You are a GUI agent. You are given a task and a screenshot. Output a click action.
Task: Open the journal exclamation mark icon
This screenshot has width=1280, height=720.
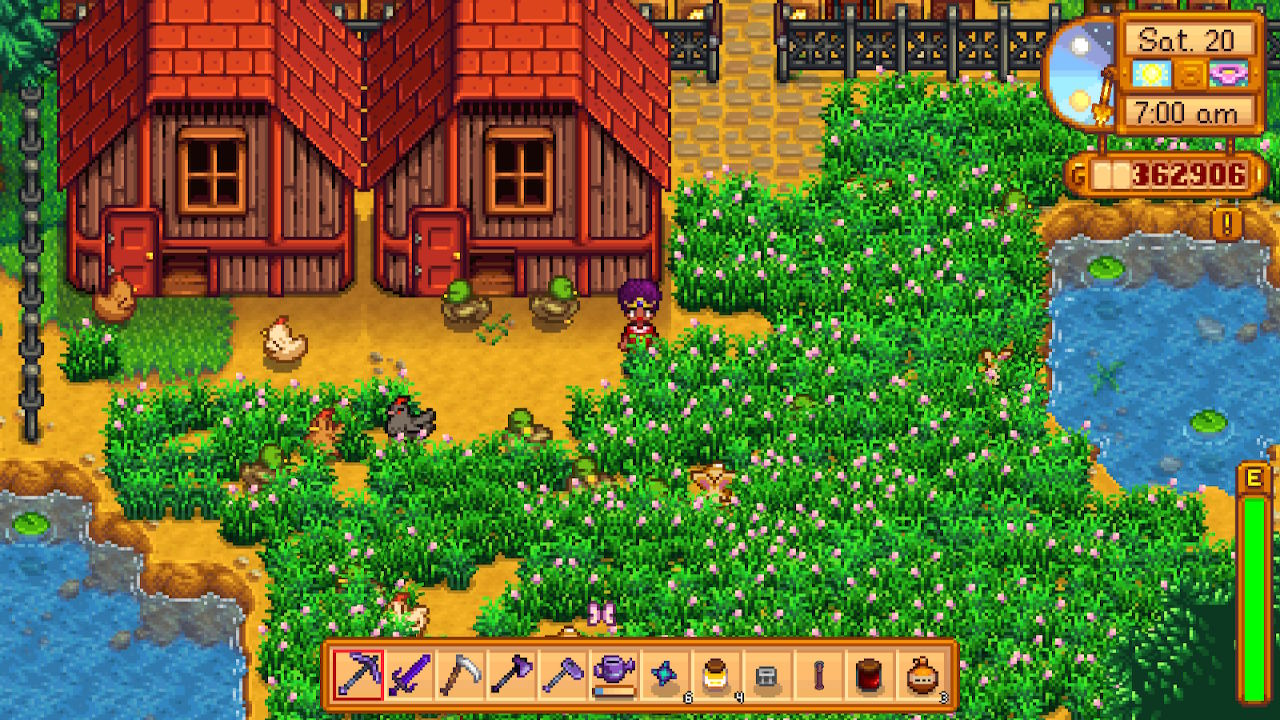[x=1227, y=222]
